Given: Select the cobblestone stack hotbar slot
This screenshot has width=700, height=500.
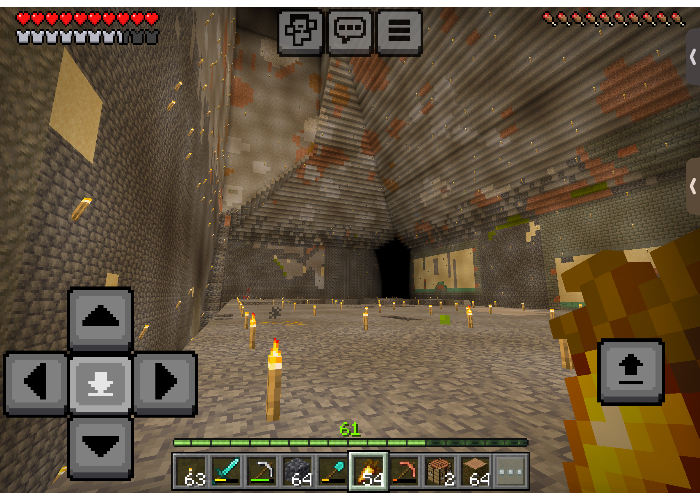Looking at the screenshot, I should pyautogui.click(x=297, y=471).
